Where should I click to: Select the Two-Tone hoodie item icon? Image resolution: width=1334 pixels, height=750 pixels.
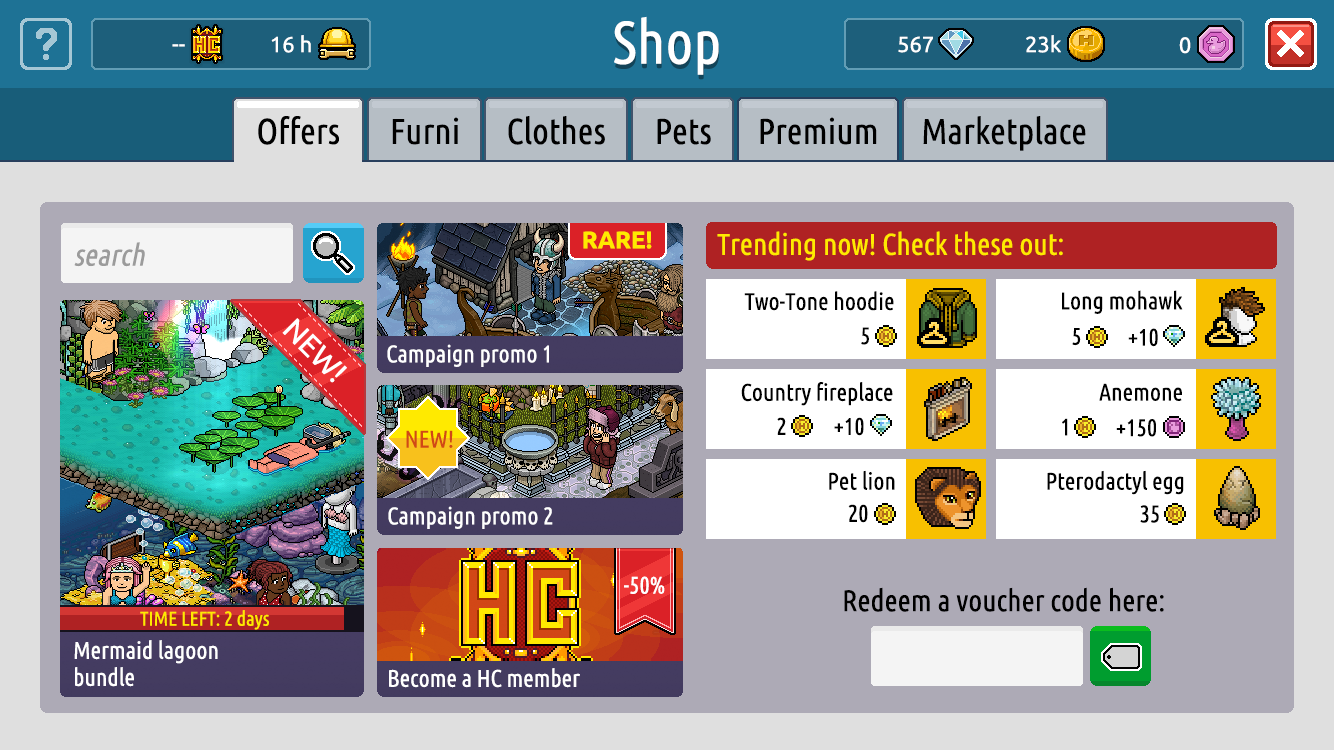tap(946, 318)
